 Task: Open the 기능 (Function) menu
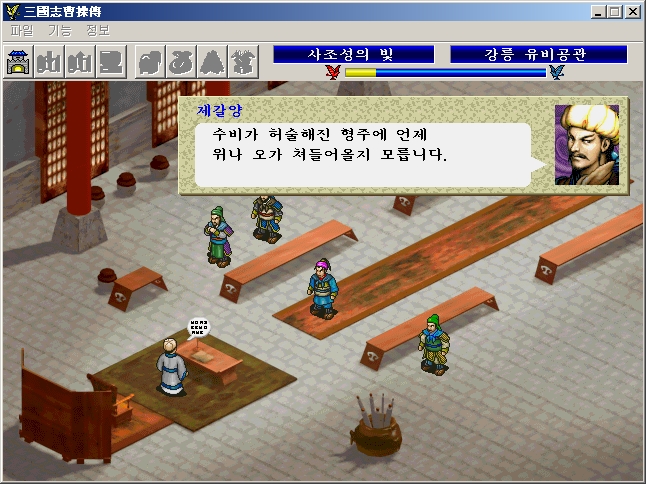tap(59, 30)
